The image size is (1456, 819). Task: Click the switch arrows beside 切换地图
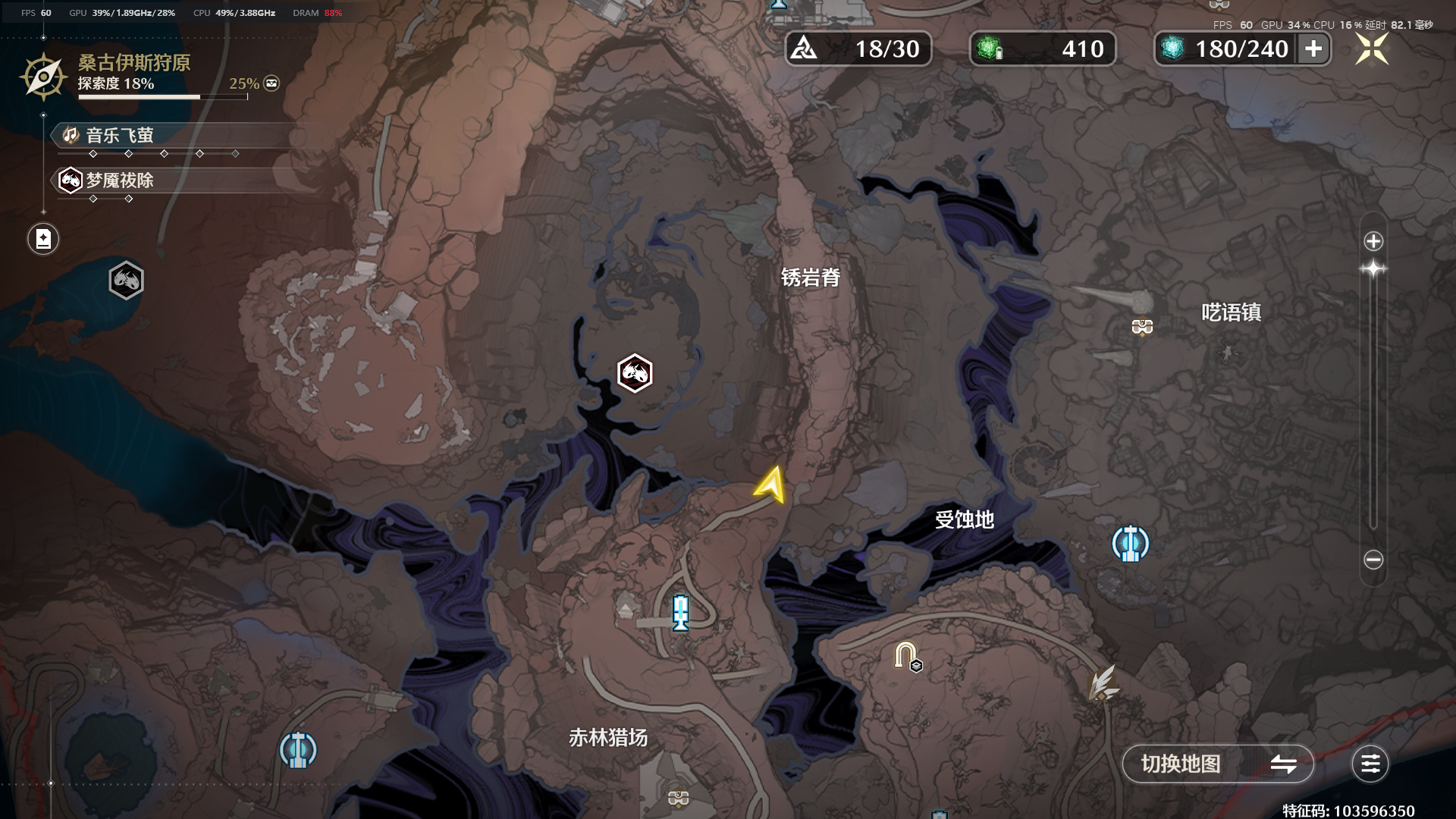(1285, 764)
